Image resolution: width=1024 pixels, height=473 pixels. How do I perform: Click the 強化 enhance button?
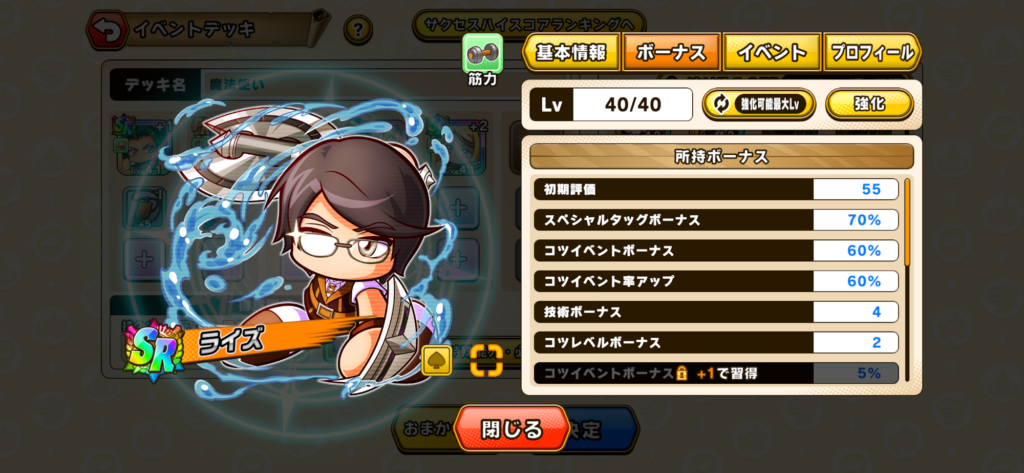pos(868,104)
